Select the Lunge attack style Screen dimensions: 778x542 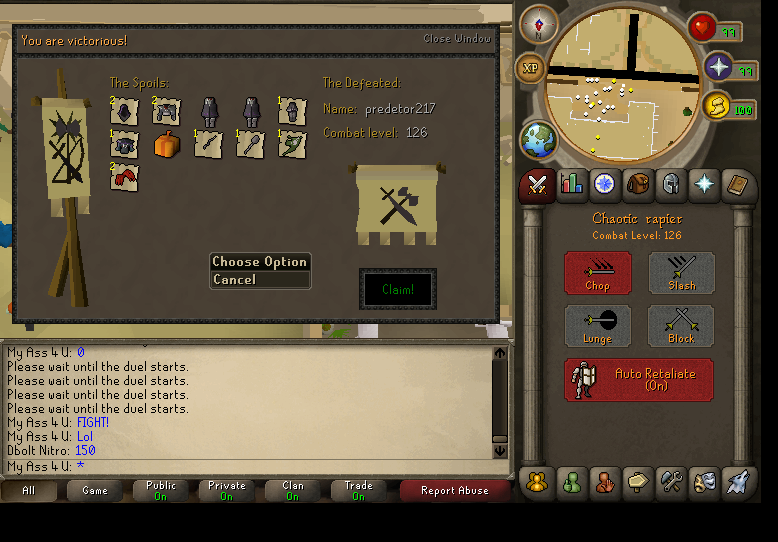tap(597, 326)
